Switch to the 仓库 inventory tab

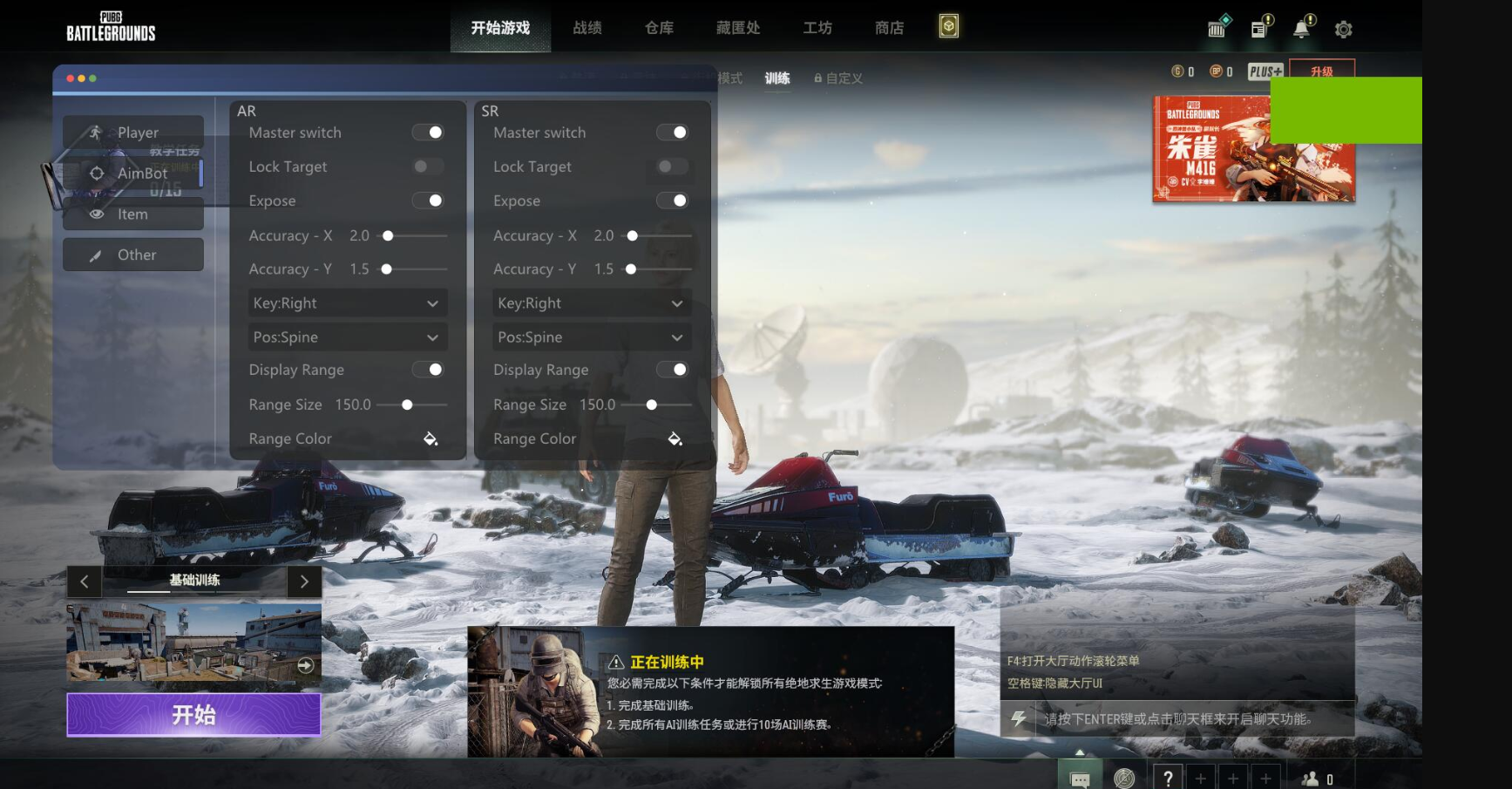pyautogui.click(x=659, y=28)
